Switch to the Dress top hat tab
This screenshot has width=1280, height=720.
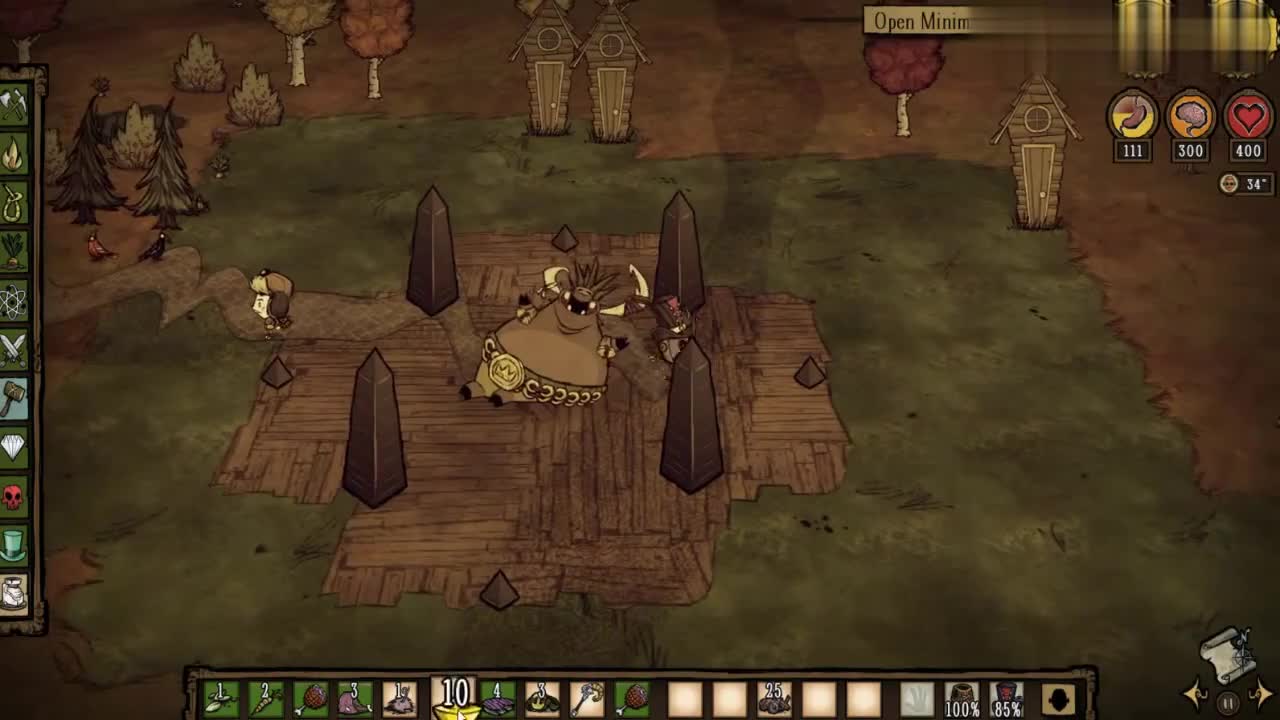point(13,545)
